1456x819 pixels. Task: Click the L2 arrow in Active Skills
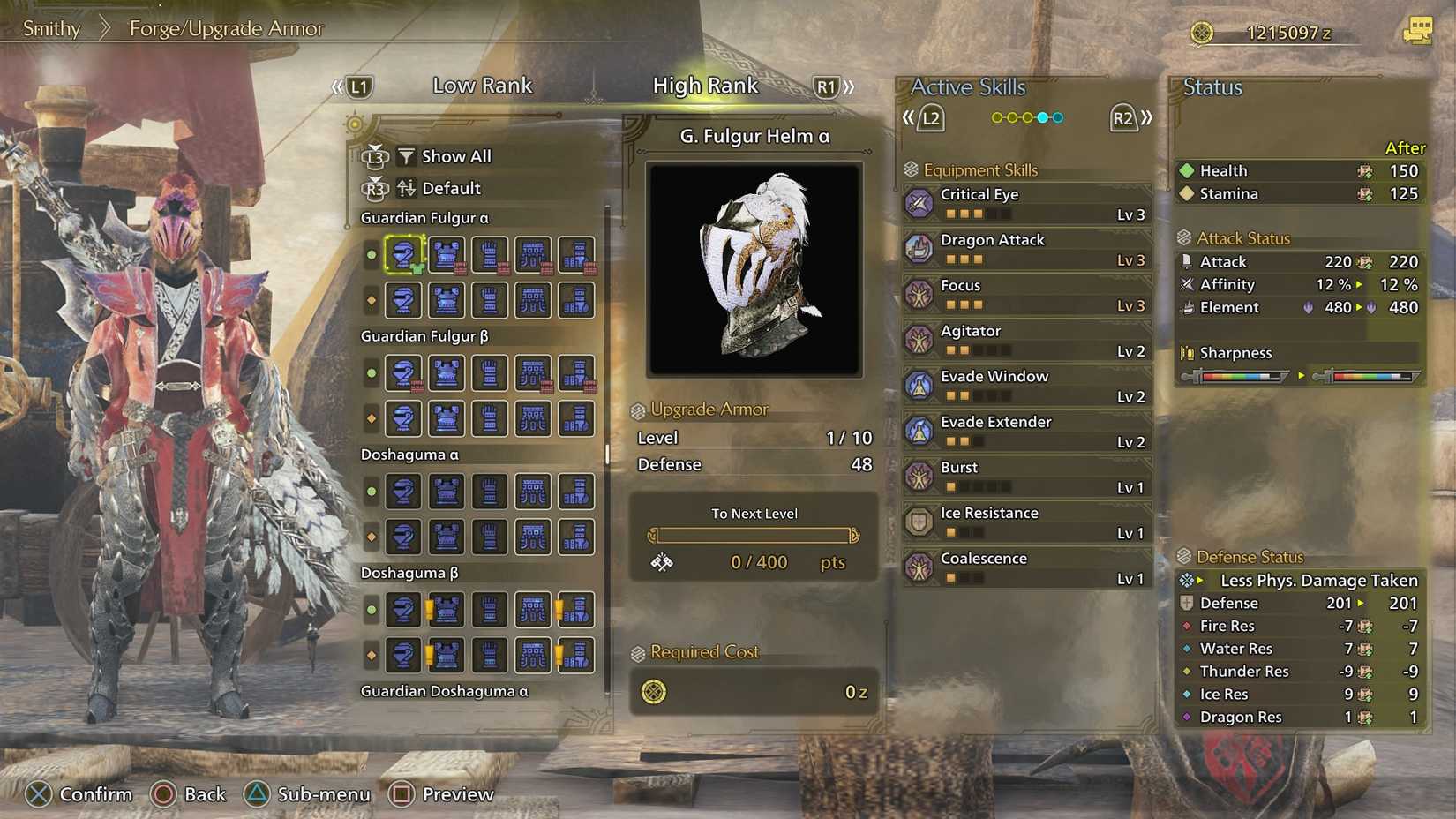point(930,116)
